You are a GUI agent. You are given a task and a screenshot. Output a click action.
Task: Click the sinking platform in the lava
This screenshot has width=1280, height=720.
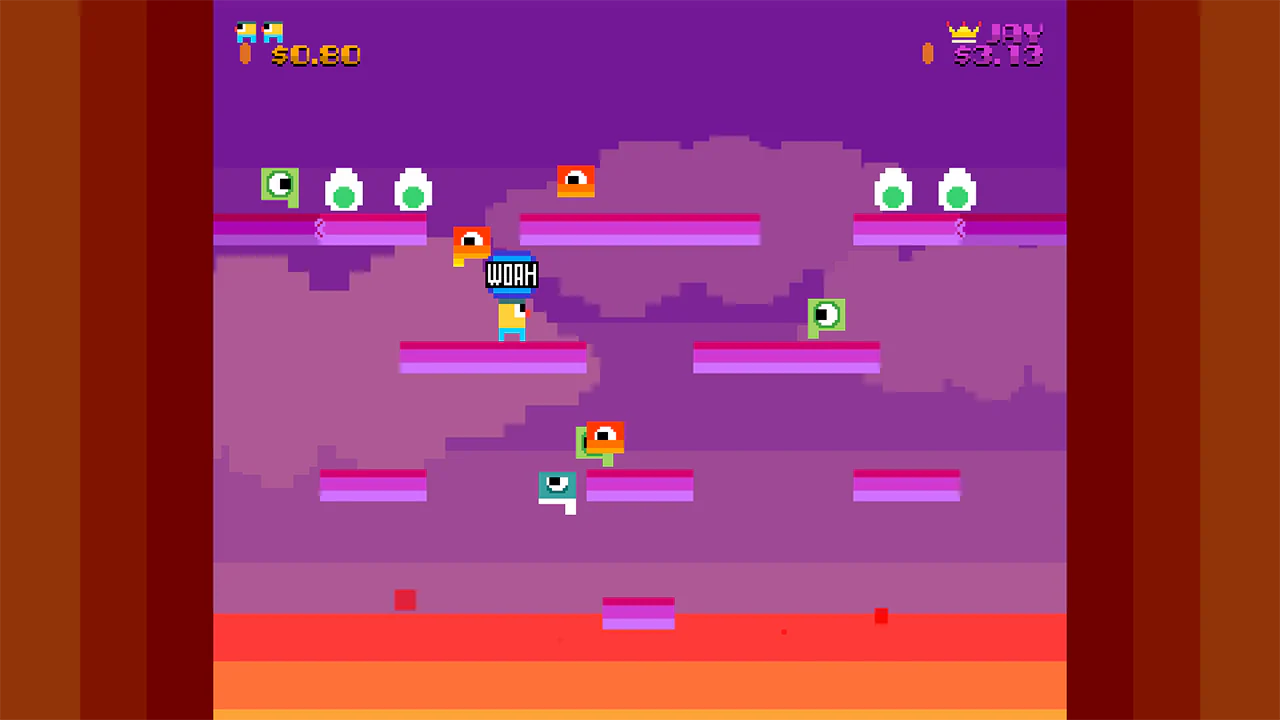pyautogui.click(x=639, y=612)
